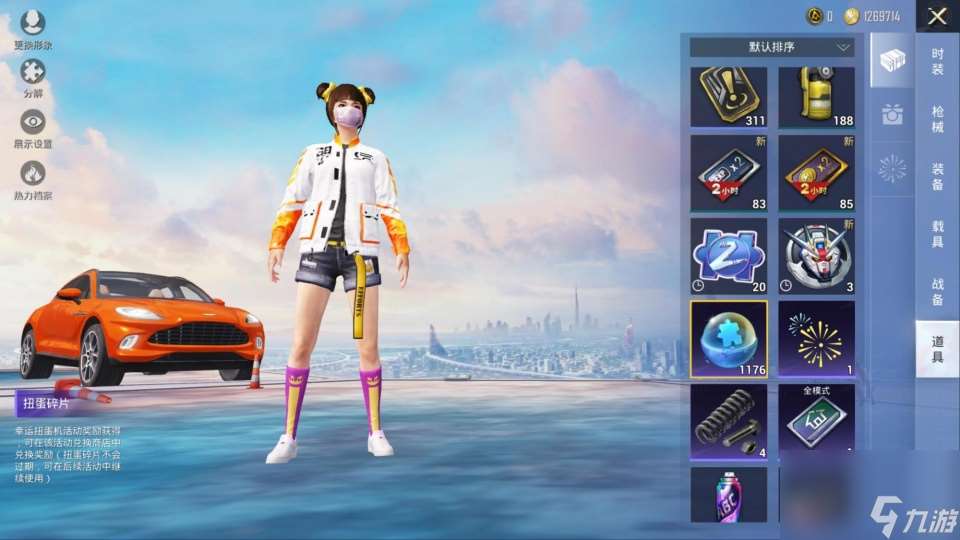
Task: Open the 战备 tab
Action: point(937,292)
